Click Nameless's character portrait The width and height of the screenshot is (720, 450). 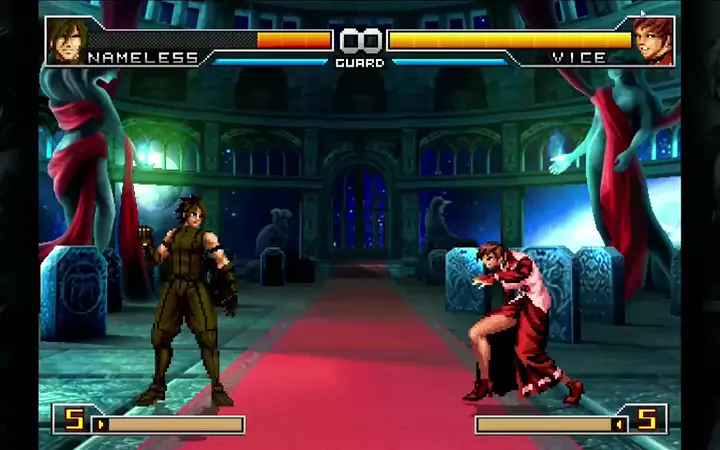(64, 39)
